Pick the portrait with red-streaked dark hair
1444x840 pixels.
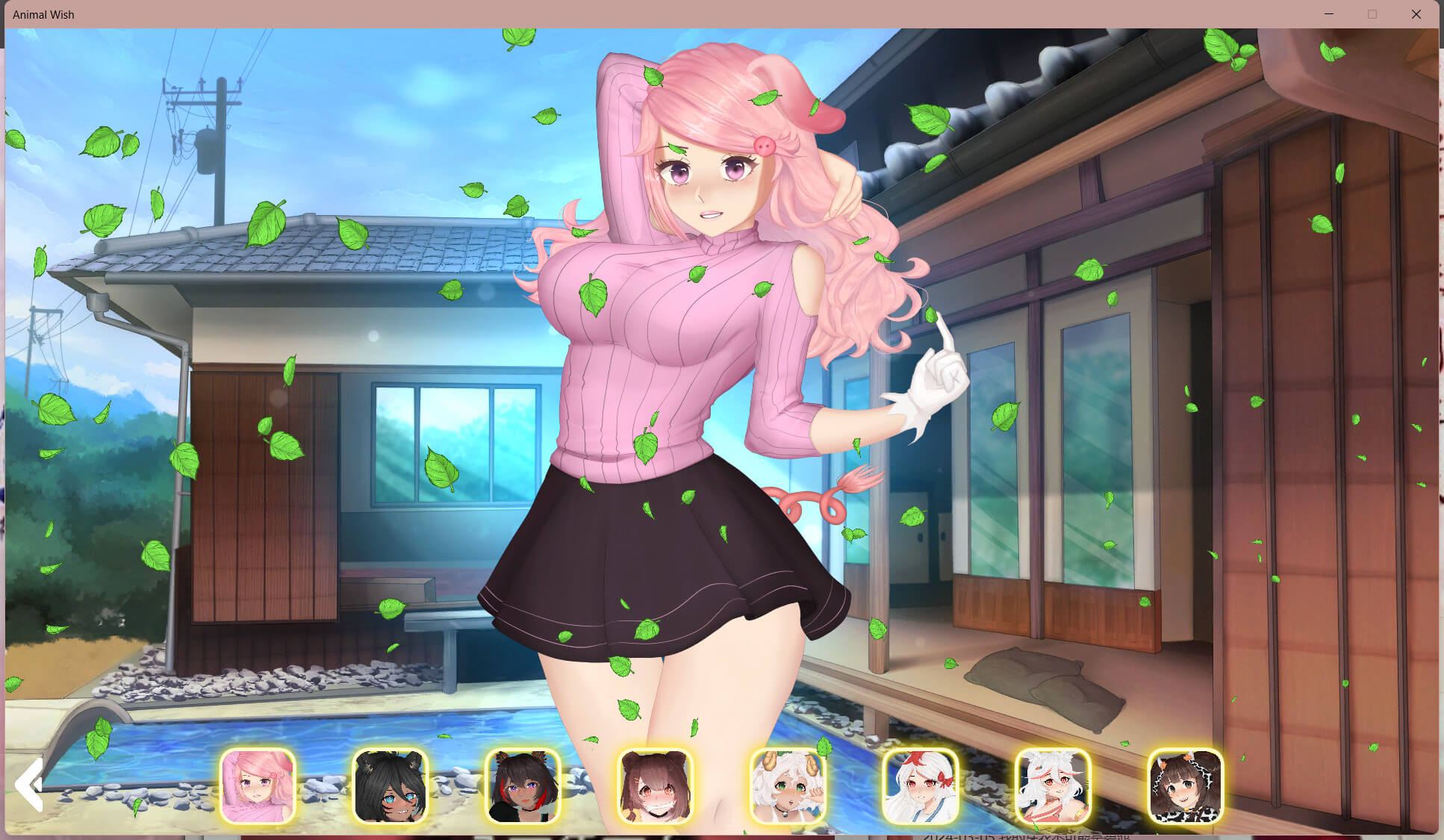pyautogui.click(x=523, y=786)
